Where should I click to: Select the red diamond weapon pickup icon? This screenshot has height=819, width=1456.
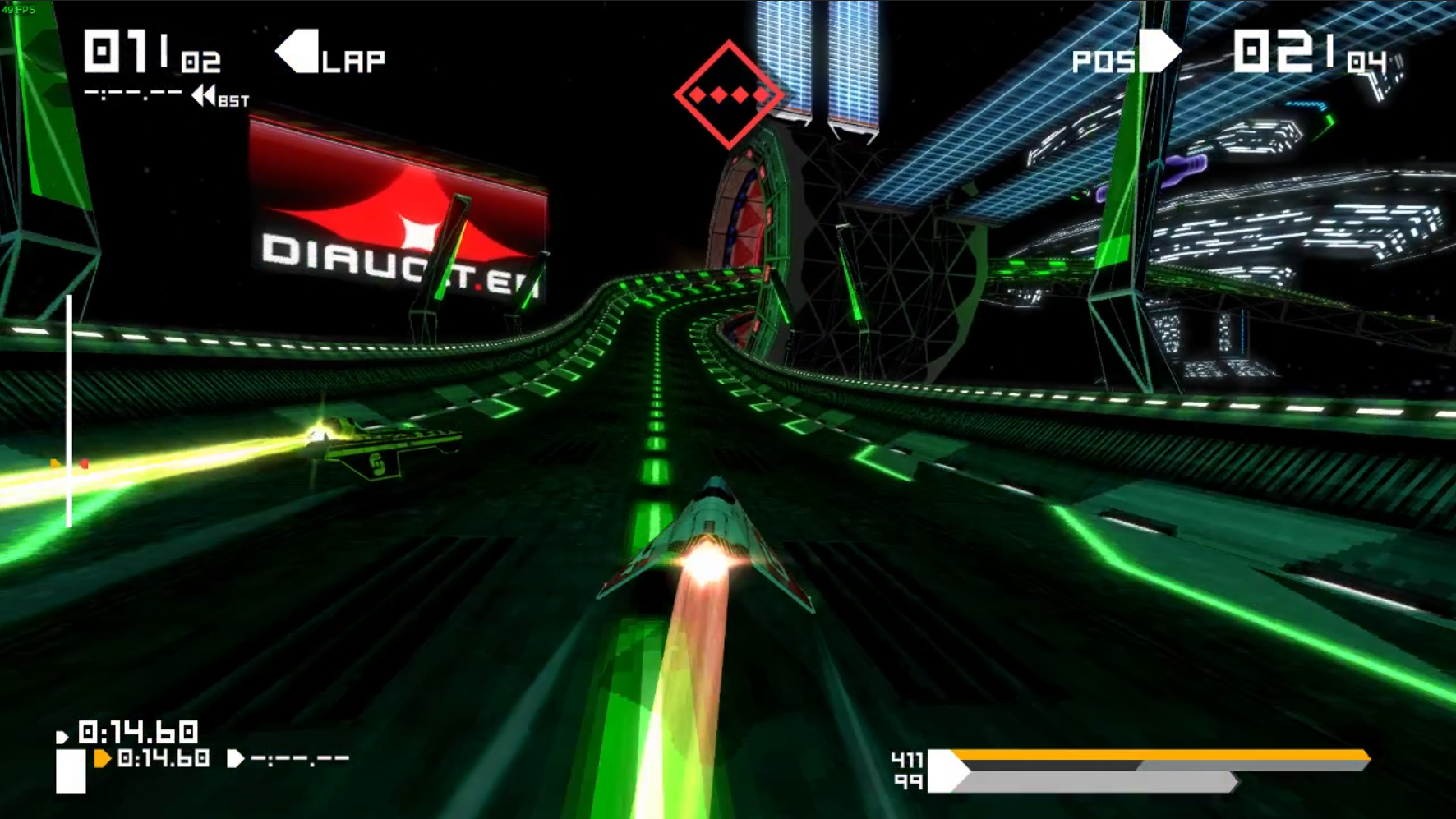[x=728, y=95]
